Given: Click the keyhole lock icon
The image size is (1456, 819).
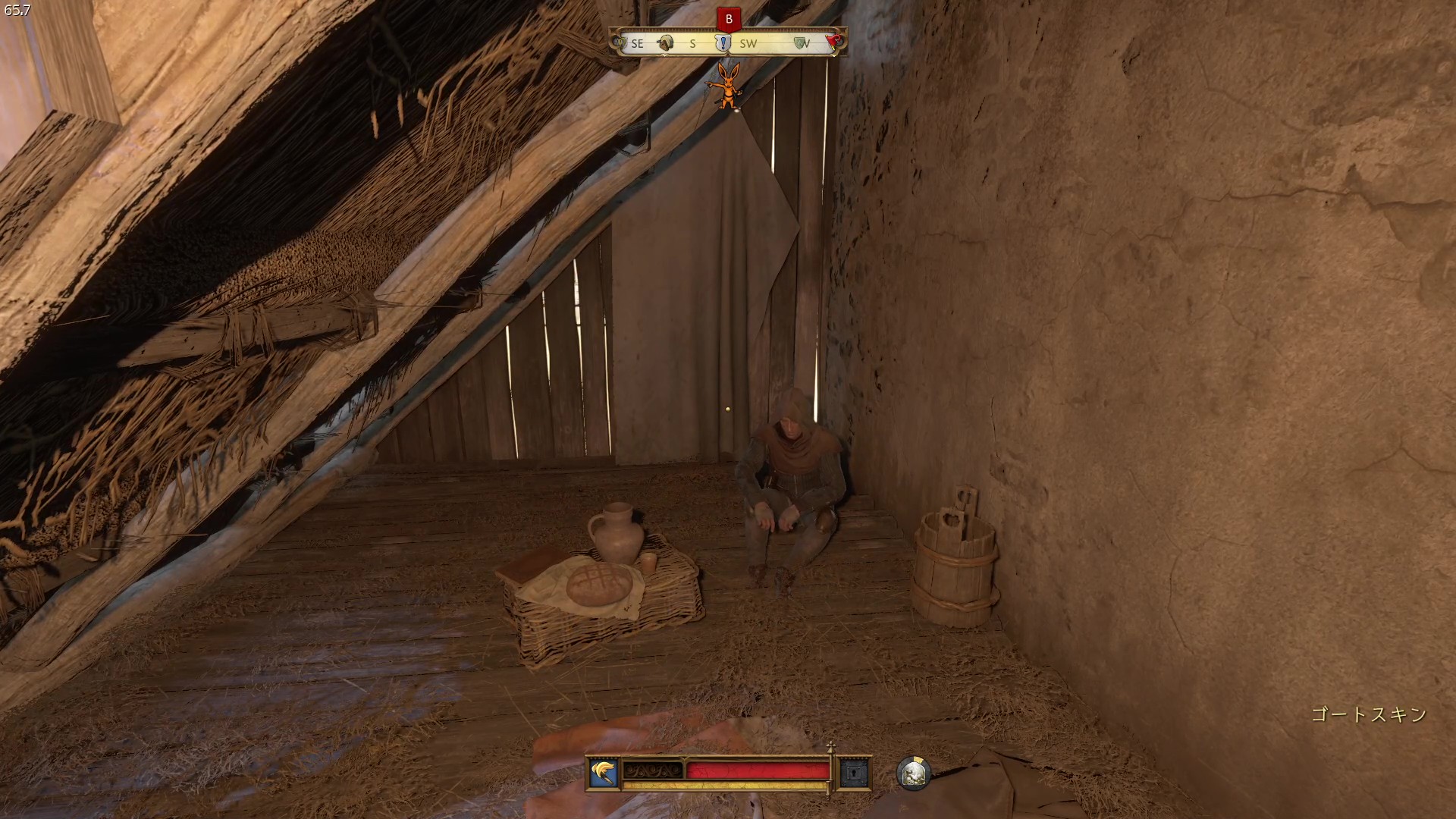Looking at the screenshot, I should point(853,773).
